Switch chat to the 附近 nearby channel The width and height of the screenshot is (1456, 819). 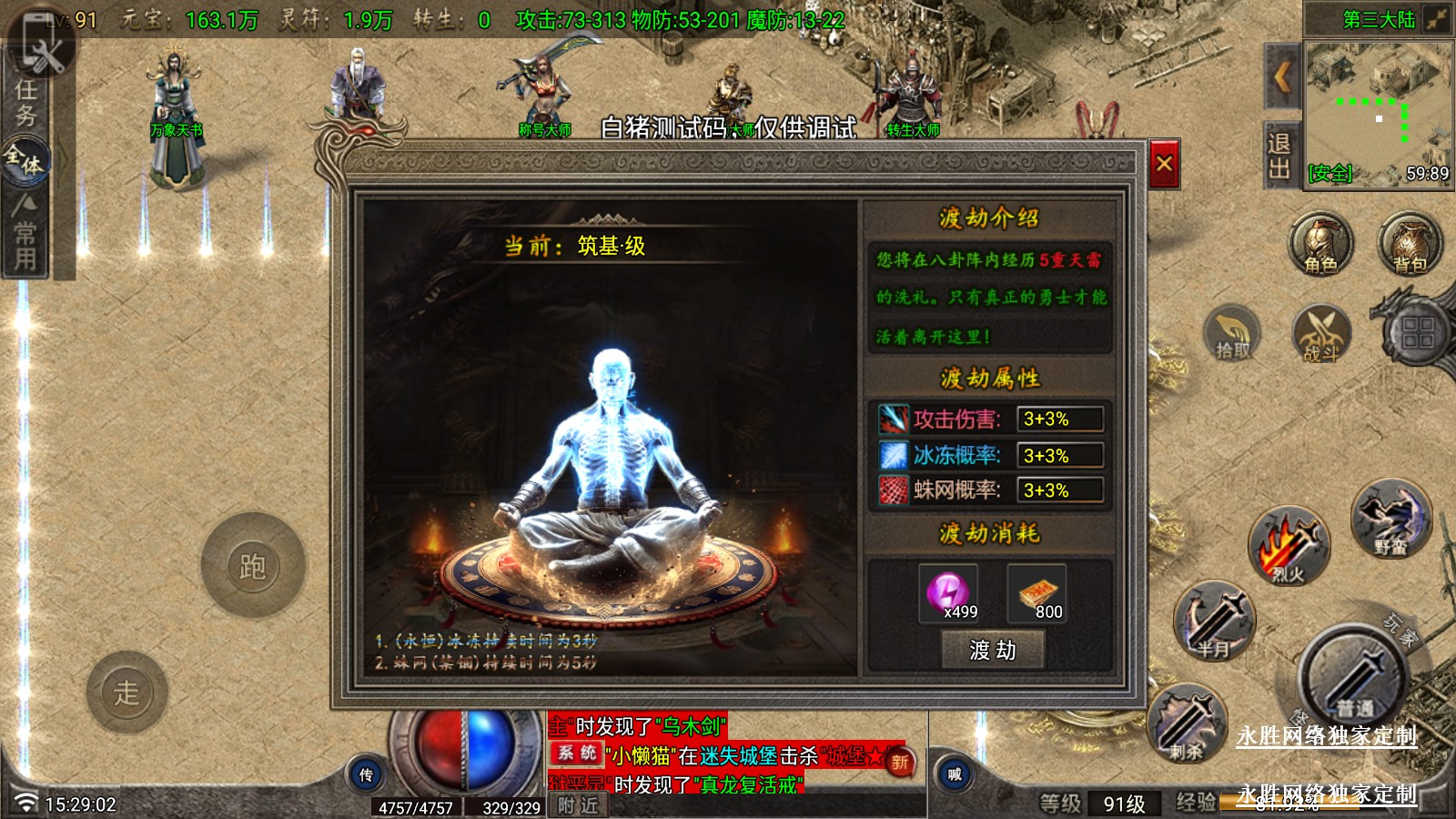click(x=578, y=805)
